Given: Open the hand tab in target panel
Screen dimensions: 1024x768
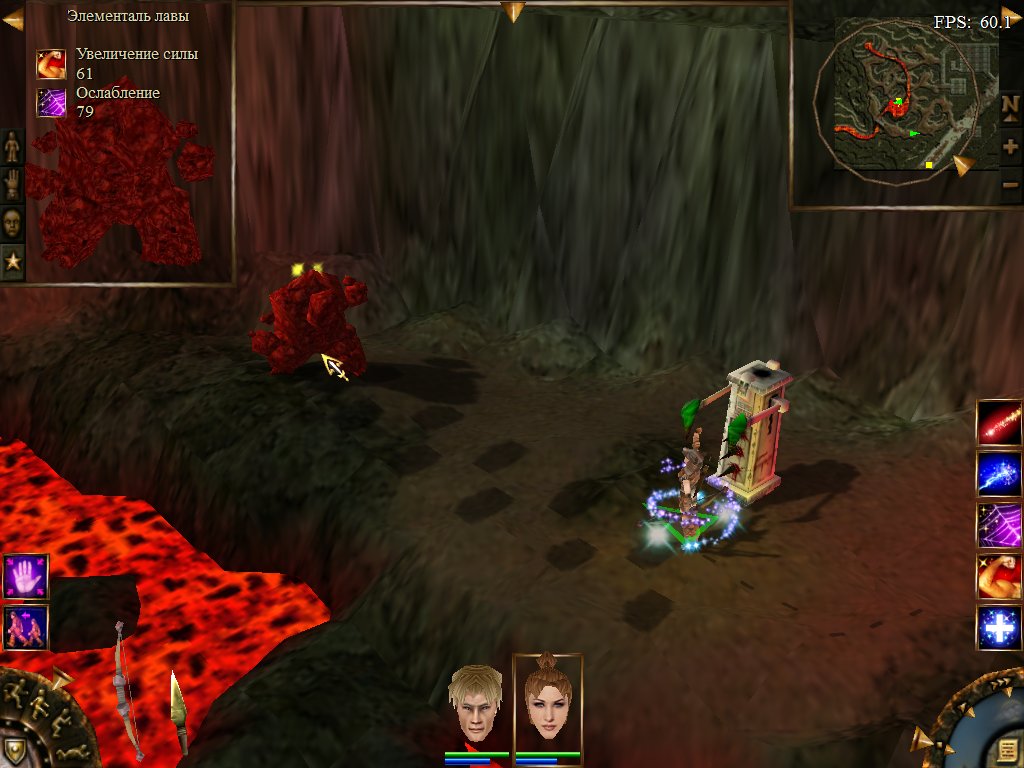Looking at the screenshot, I should (12, 185).
